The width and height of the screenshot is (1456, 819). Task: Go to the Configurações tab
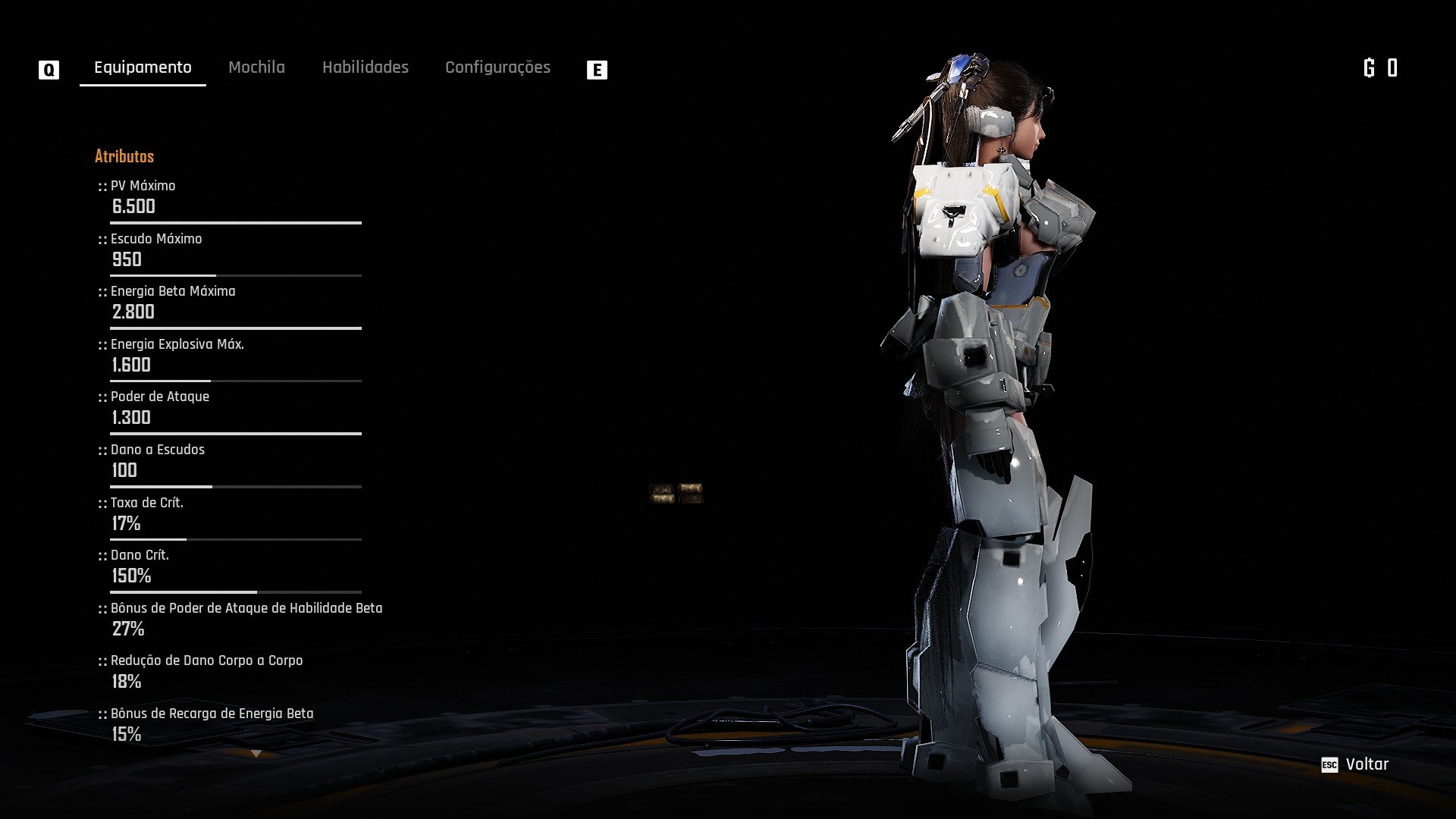click(x=497, y=67)
